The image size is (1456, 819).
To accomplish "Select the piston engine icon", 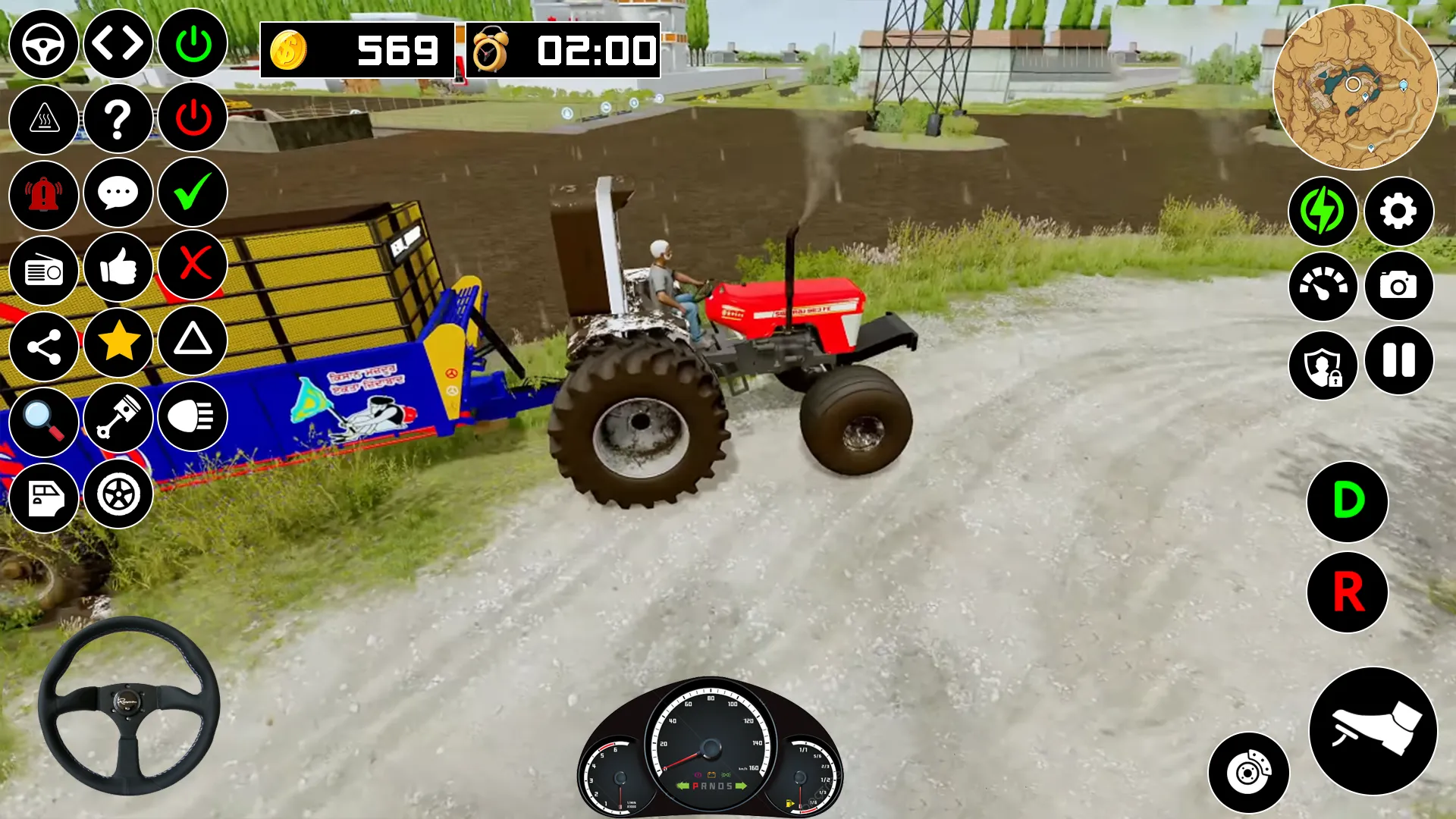I will [118, 418].
